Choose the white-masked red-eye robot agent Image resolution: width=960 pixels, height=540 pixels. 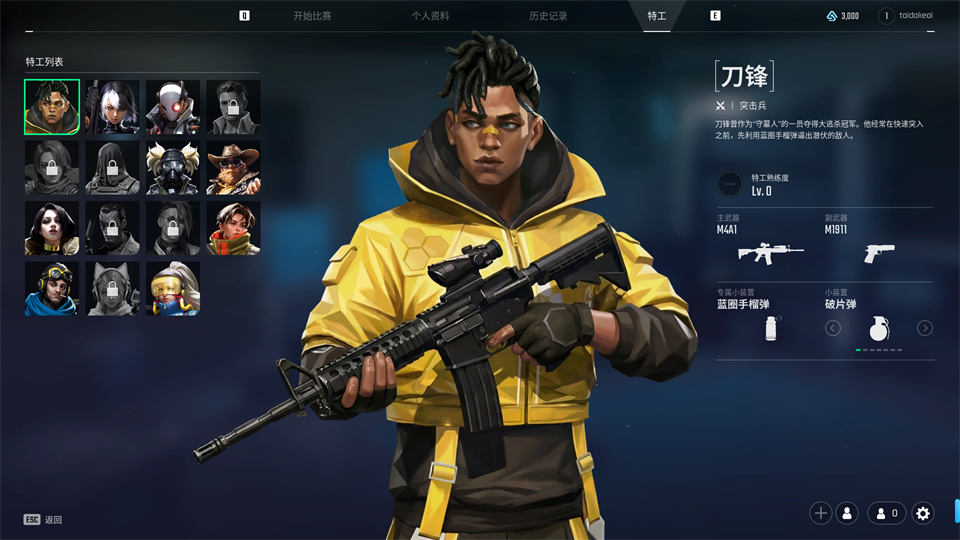click(173, 107)
